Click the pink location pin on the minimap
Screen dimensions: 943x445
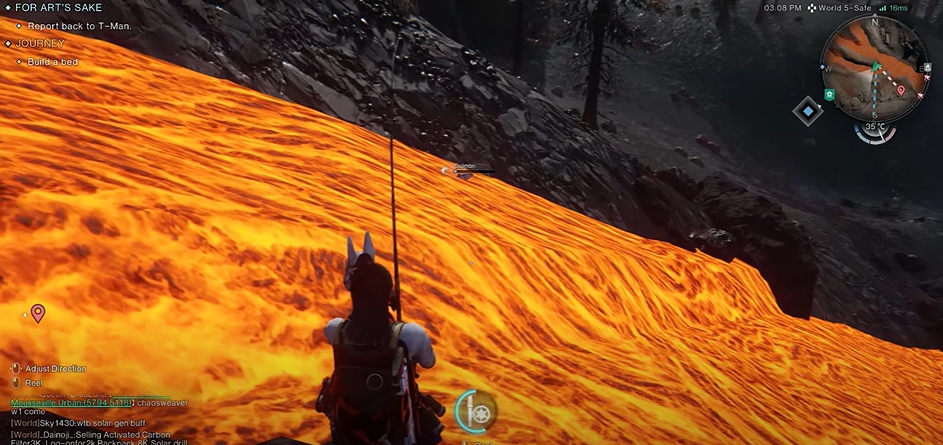(x=902, y=90)
